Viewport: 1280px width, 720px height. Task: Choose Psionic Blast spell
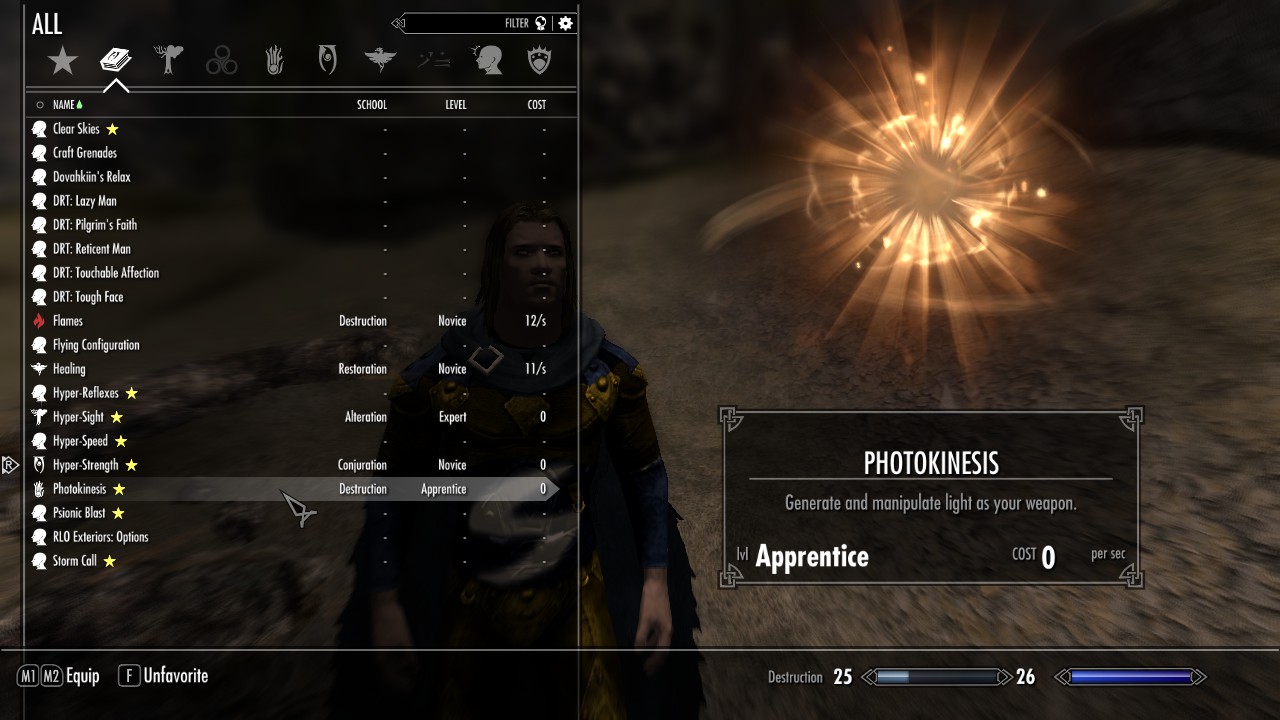coord(79,513)
